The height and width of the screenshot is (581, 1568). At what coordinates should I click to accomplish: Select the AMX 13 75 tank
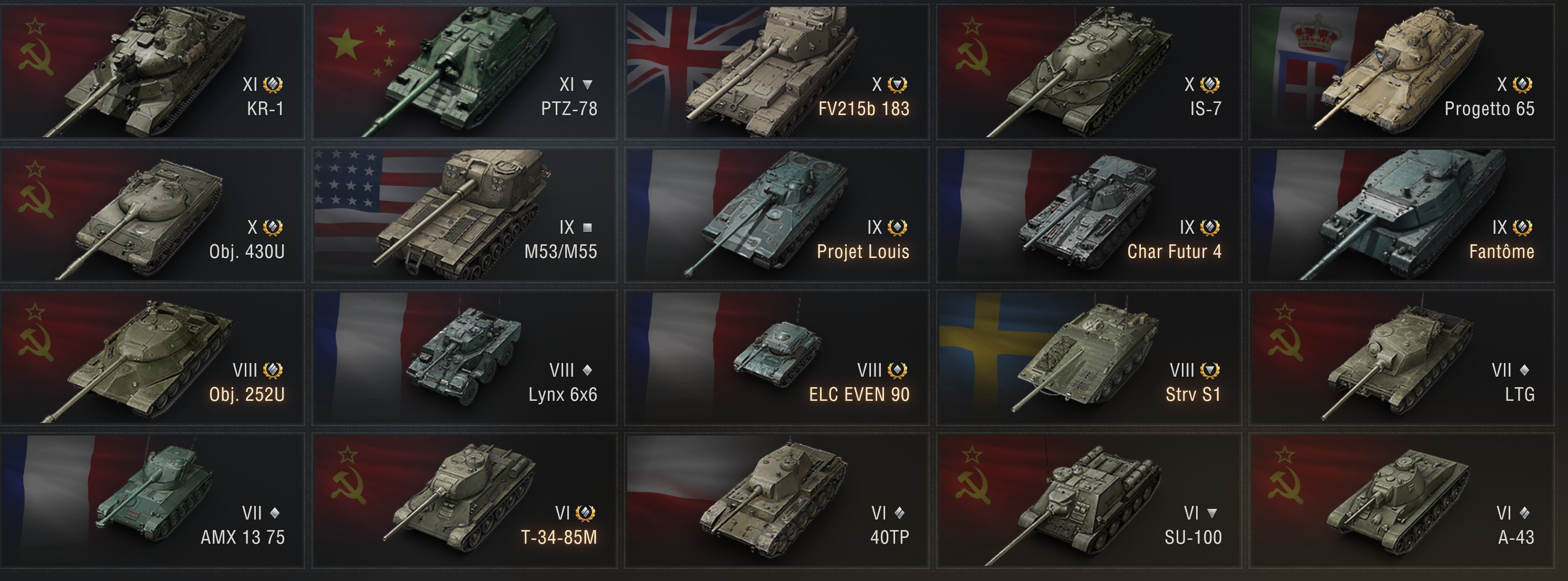coord(152,501)
